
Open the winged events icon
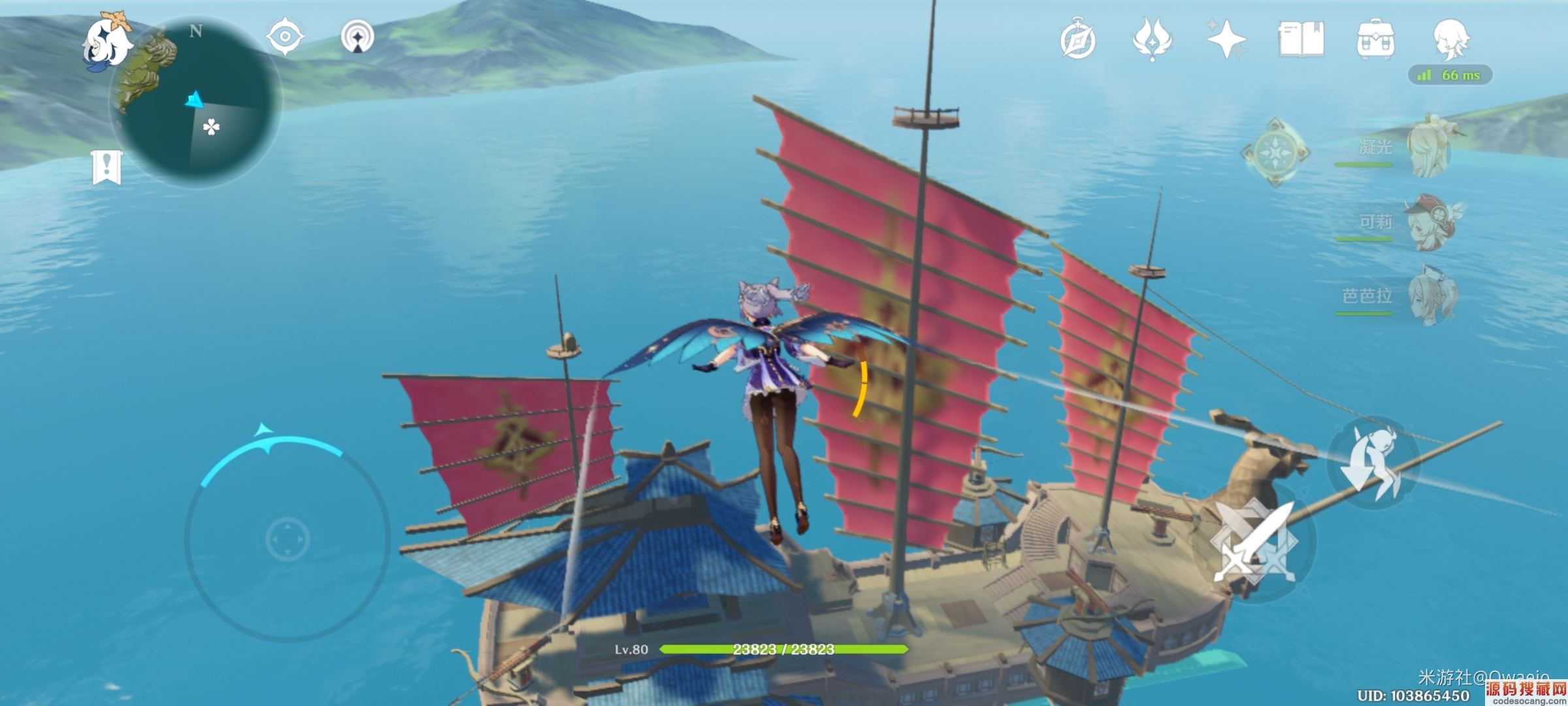tap(1152, 40)
